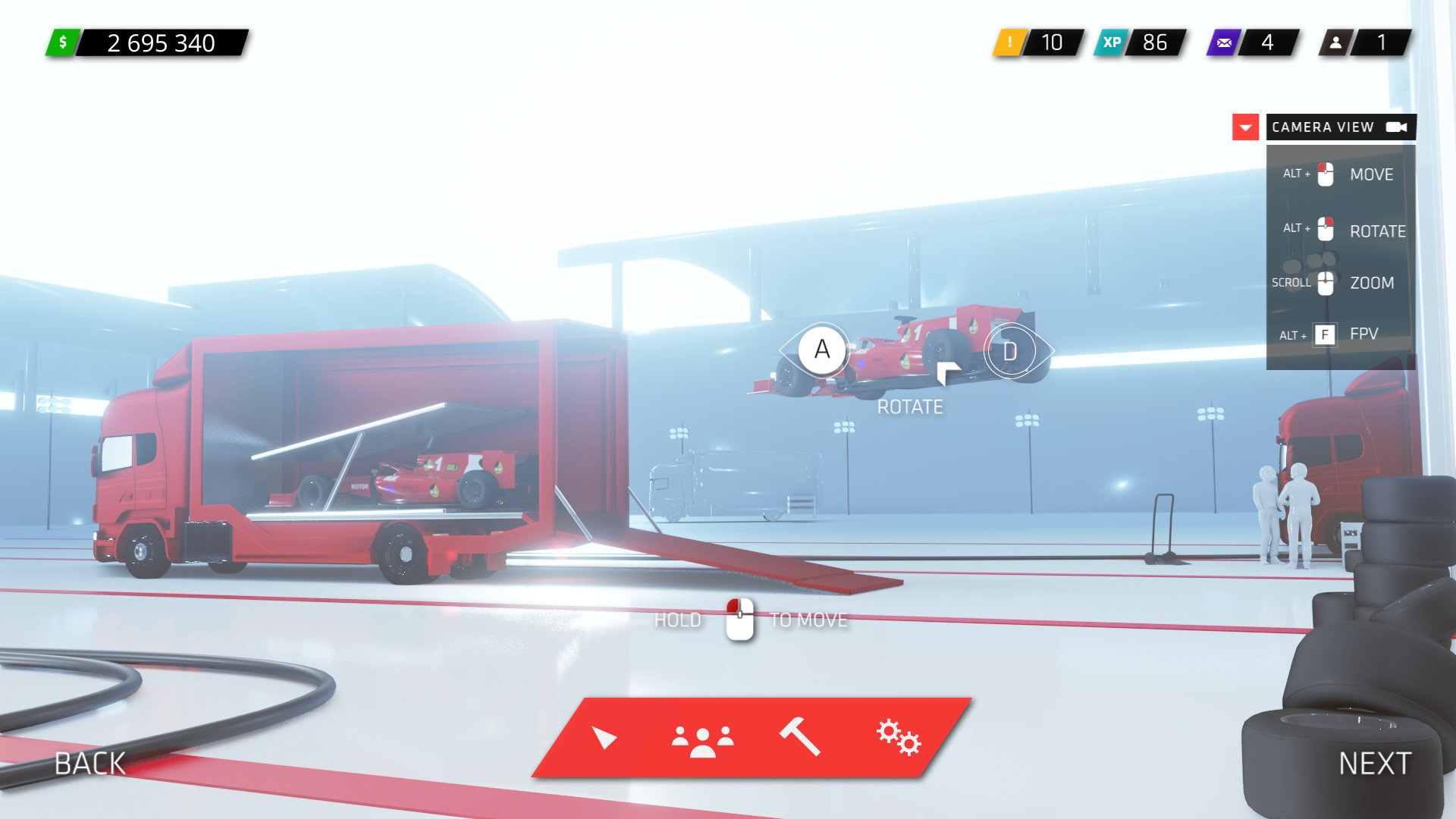
Task: Collapse the Camera View panel with red arrow
Action: click(x=1244, y=127)
